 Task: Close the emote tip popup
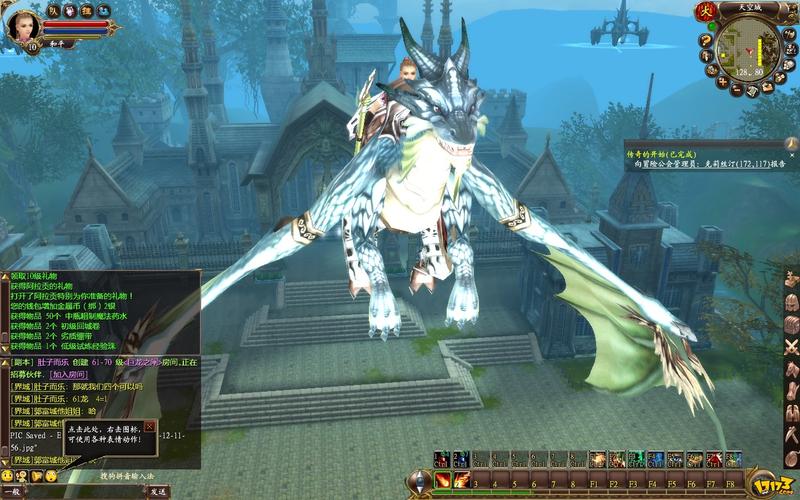click(x=150, y=426)
